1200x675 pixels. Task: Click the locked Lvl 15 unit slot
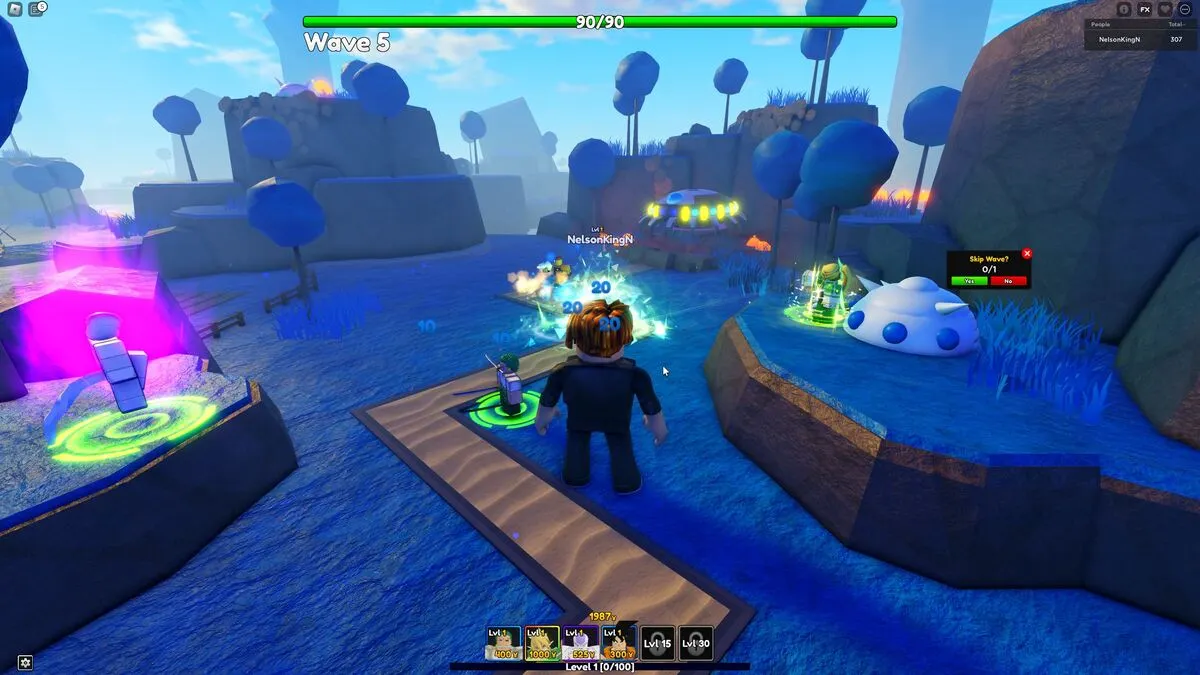coord(657,643)
